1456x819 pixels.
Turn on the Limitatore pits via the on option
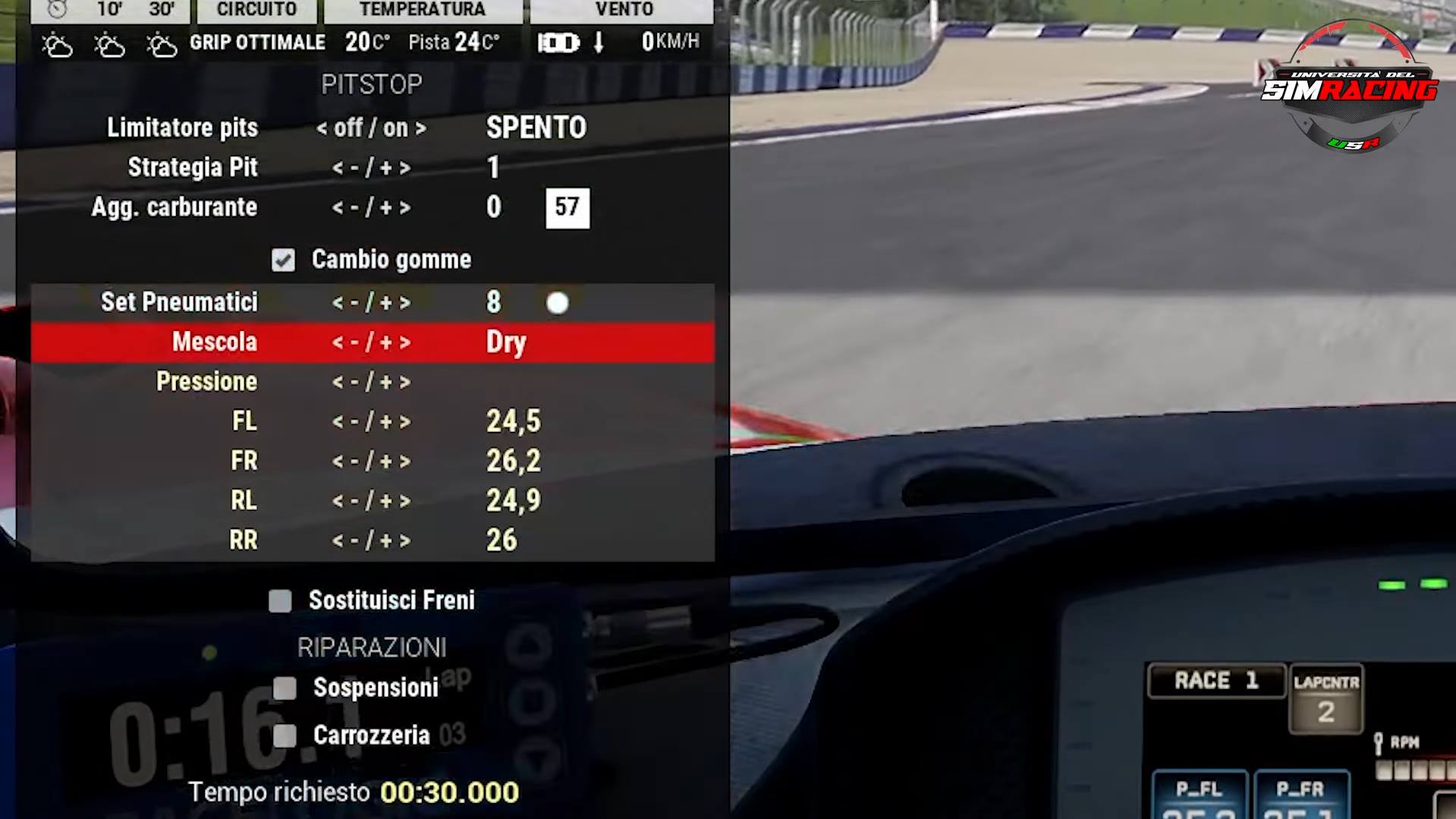click(398, 128)
